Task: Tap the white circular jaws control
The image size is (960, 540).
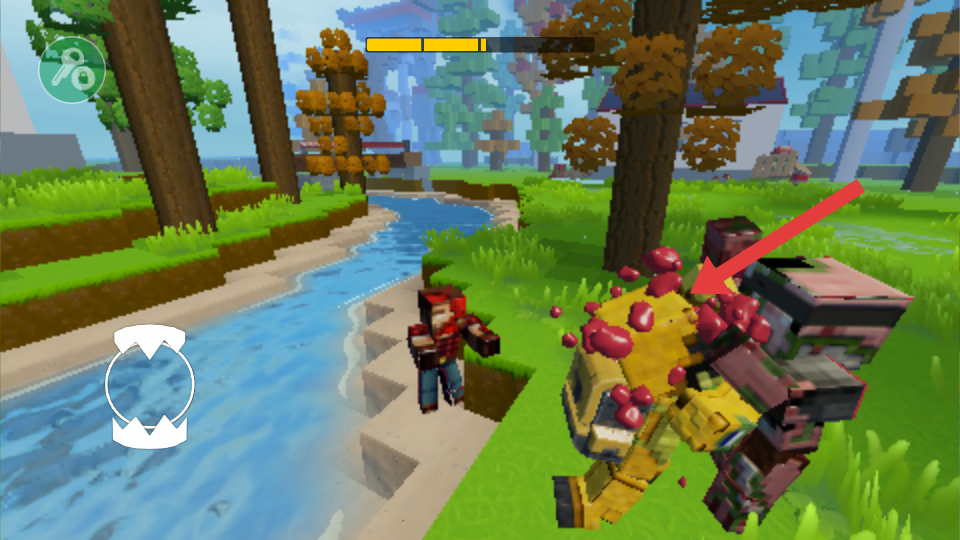Action: pyautogui.click(x=150, y=386)
